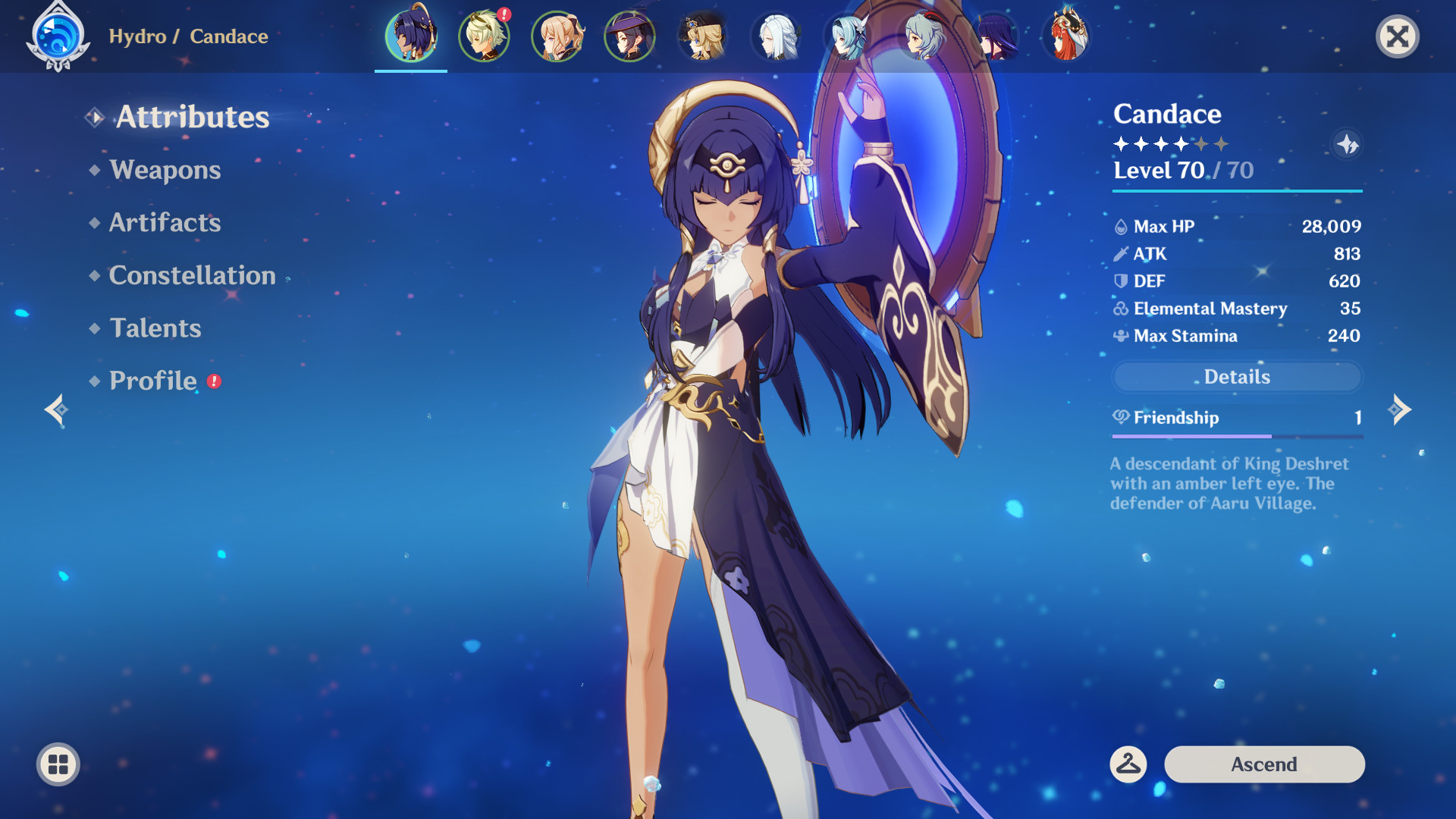Go to previous character via the left arrow
The width and height of the screenshot is (1456, 819).
coord(57,409)
